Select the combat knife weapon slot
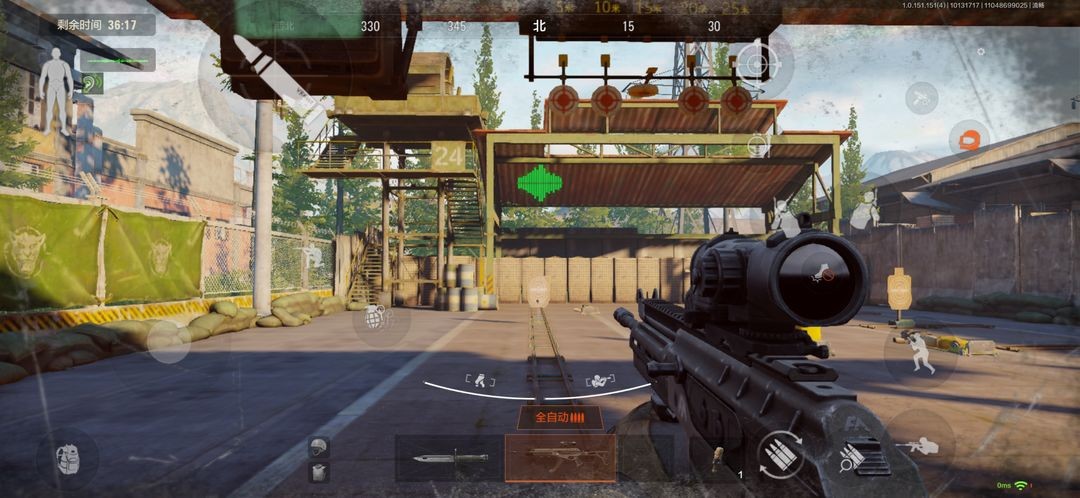Screen dimensions: 1080x498 pyautogui.click(x=448, y=458)
